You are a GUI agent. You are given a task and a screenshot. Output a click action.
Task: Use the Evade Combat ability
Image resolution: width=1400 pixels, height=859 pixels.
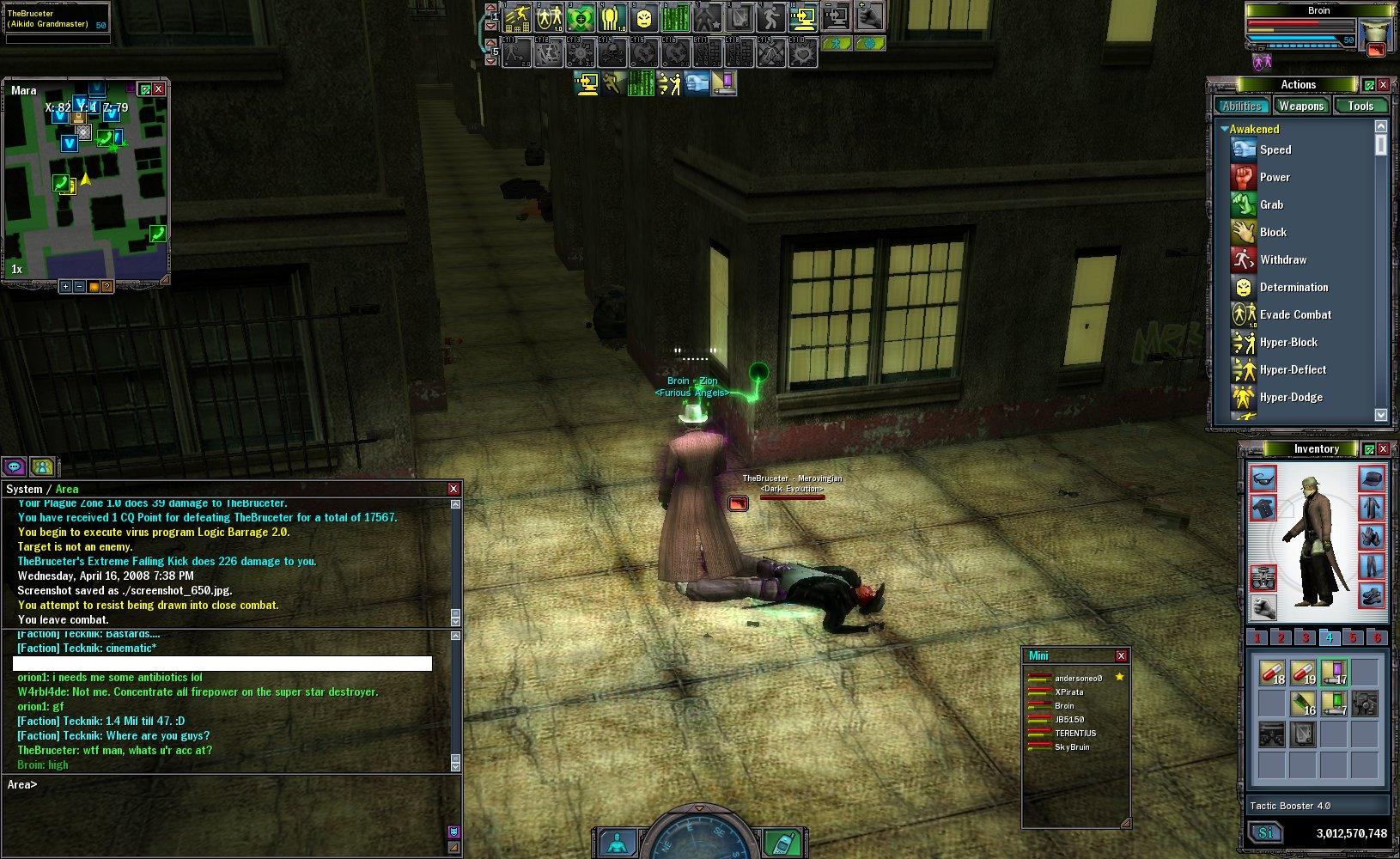click(x=1294, y=314)
